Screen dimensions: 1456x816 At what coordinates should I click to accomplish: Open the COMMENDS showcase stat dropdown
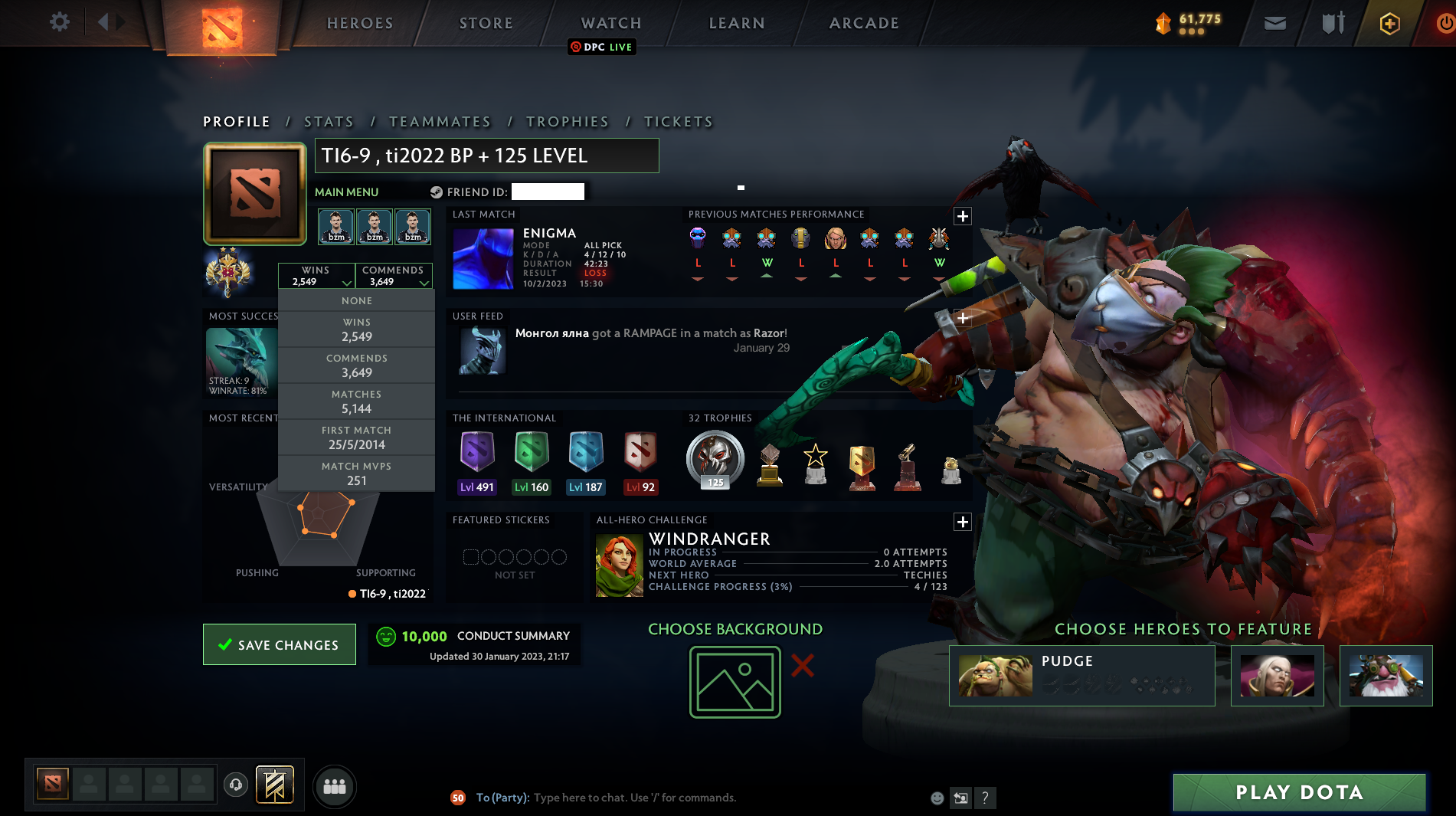coord(394,275)
